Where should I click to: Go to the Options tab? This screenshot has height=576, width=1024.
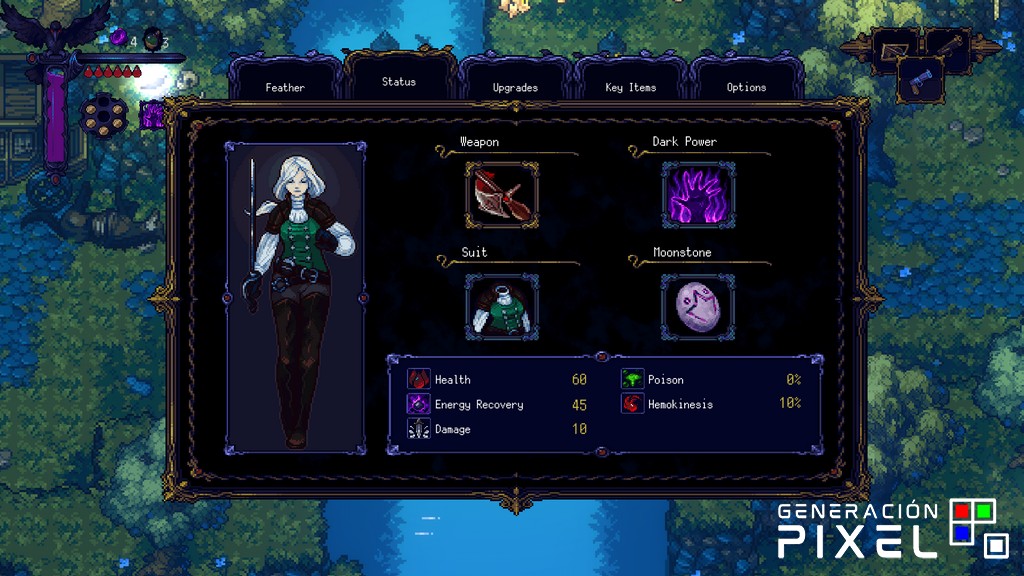(746, 86)
